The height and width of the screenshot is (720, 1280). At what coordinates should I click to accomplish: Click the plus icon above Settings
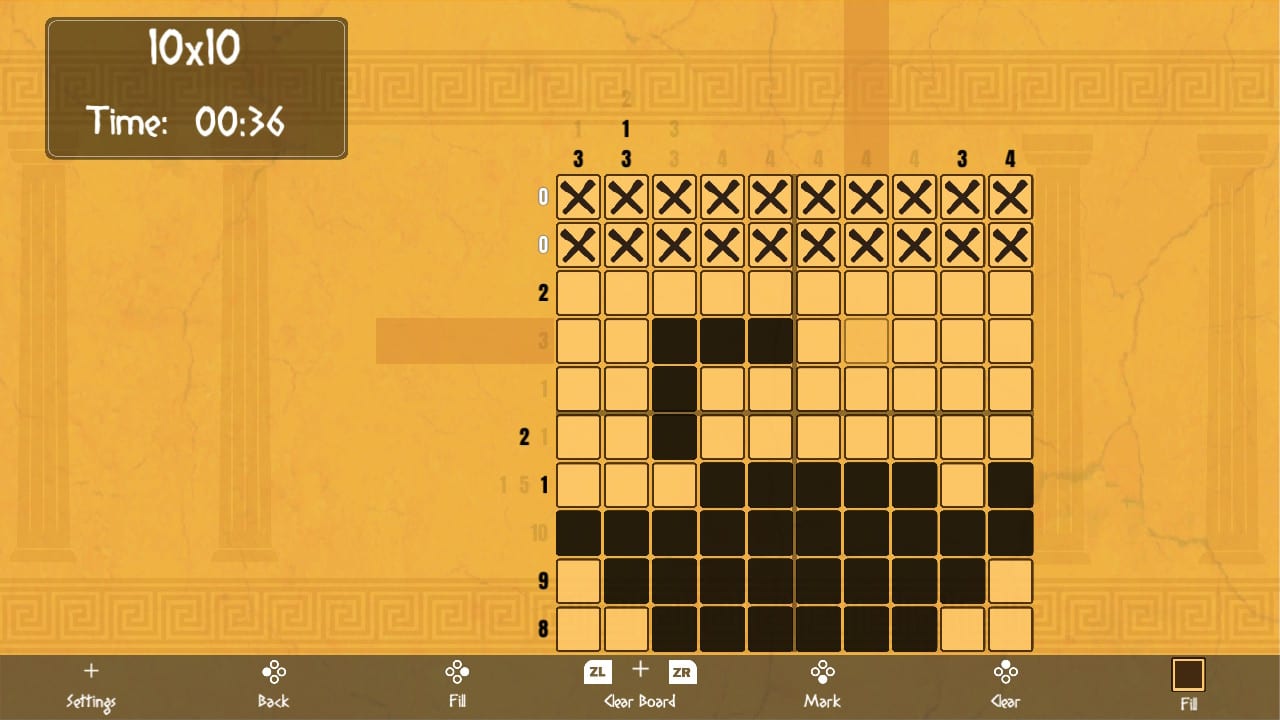(90, 671)
